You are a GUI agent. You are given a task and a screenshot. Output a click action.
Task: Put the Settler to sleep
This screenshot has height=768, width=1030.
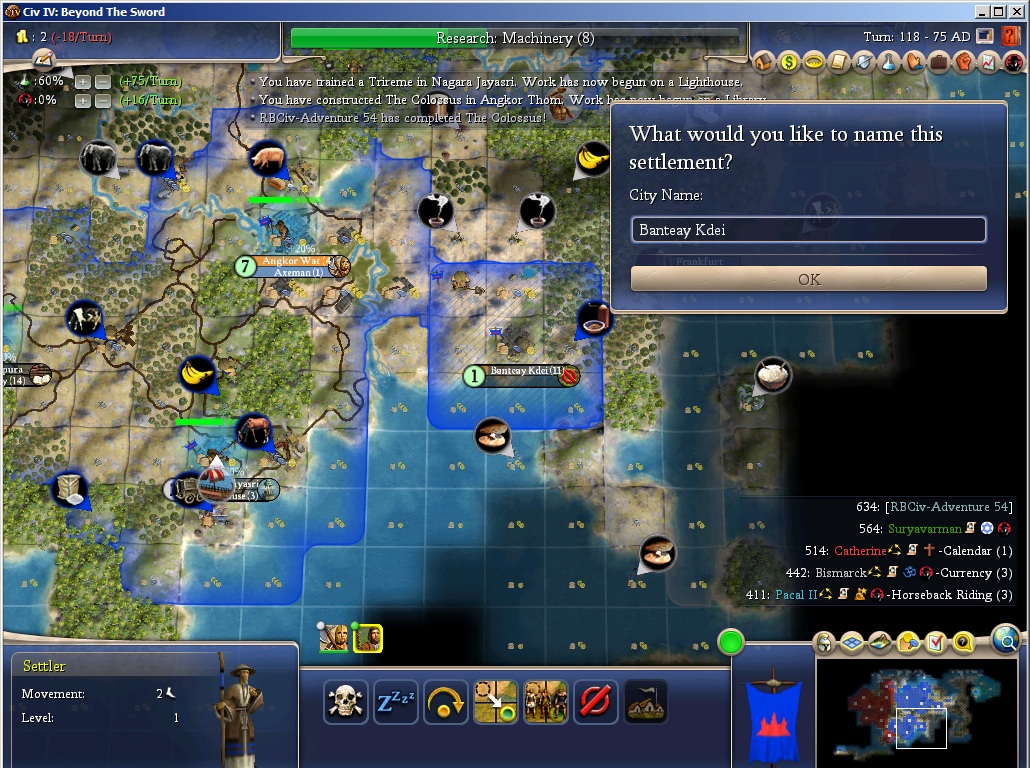point(396,702)
